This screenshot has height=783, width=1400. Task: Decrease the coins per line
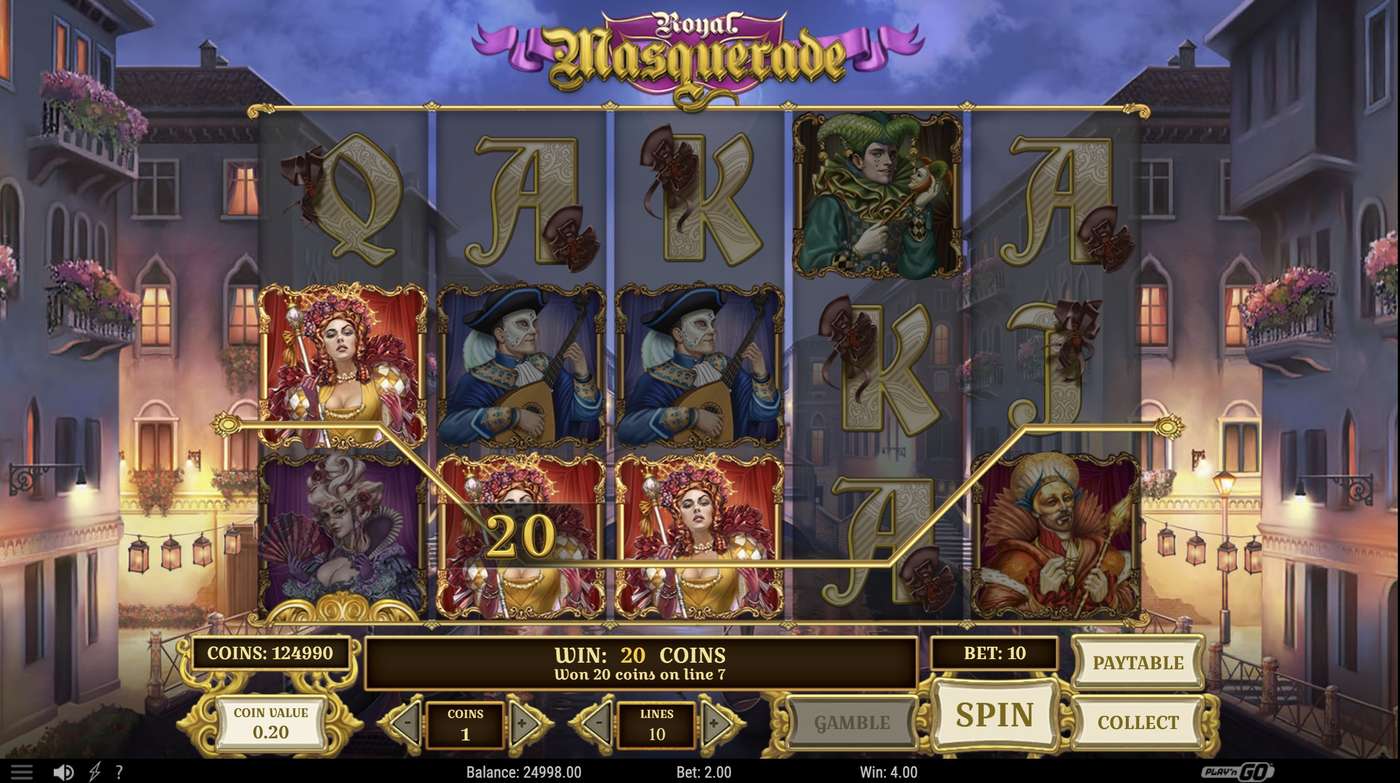pos(404,722)
